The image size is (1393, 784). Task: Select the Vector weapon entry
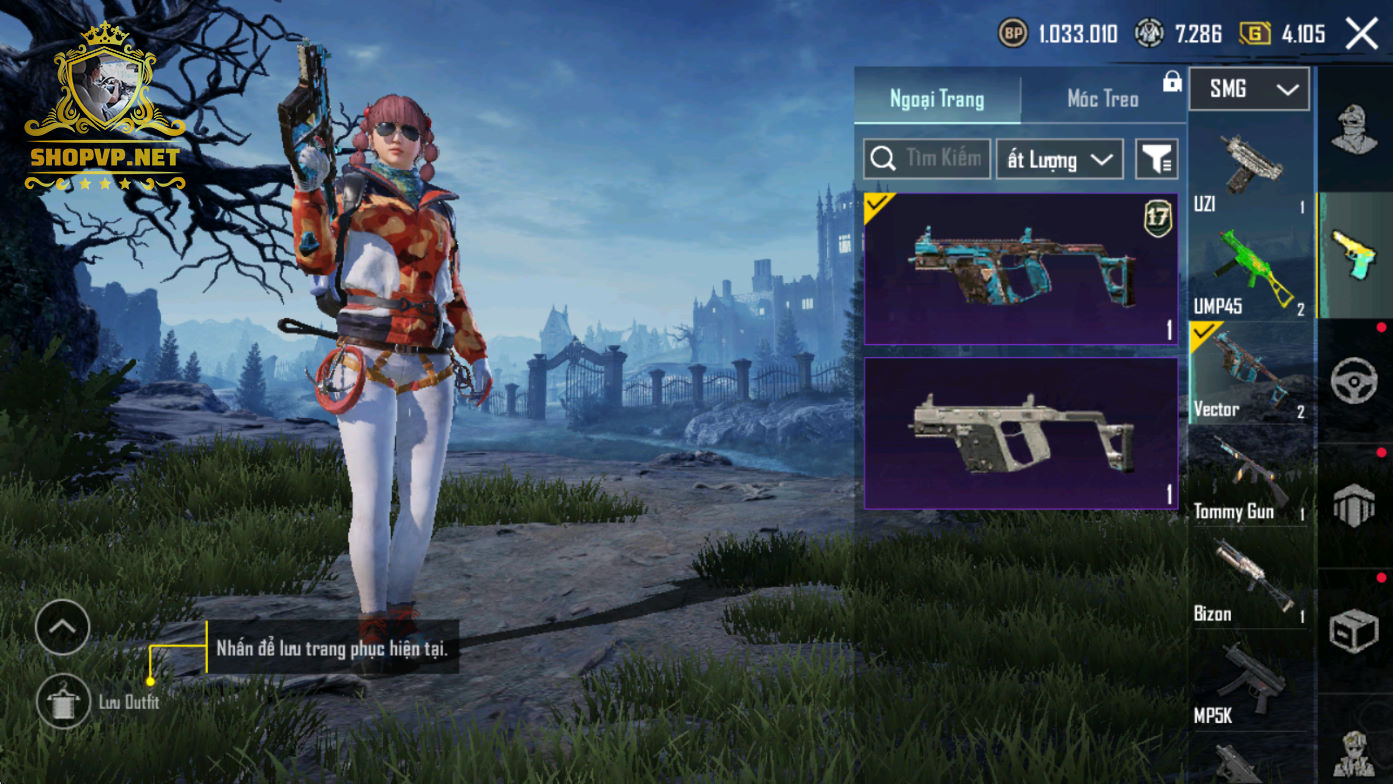coord(1249,374)
